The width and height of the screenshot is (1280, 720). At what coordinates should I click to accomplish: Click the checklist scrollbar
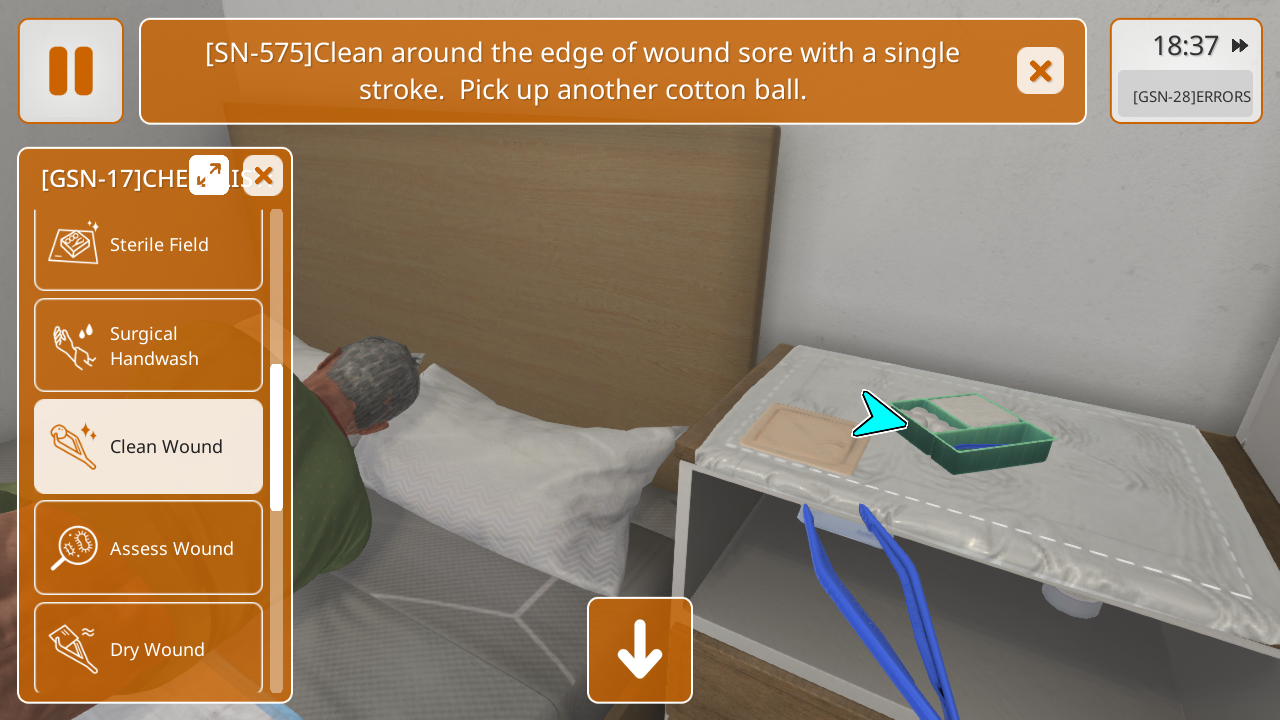(x=276, y=438)
